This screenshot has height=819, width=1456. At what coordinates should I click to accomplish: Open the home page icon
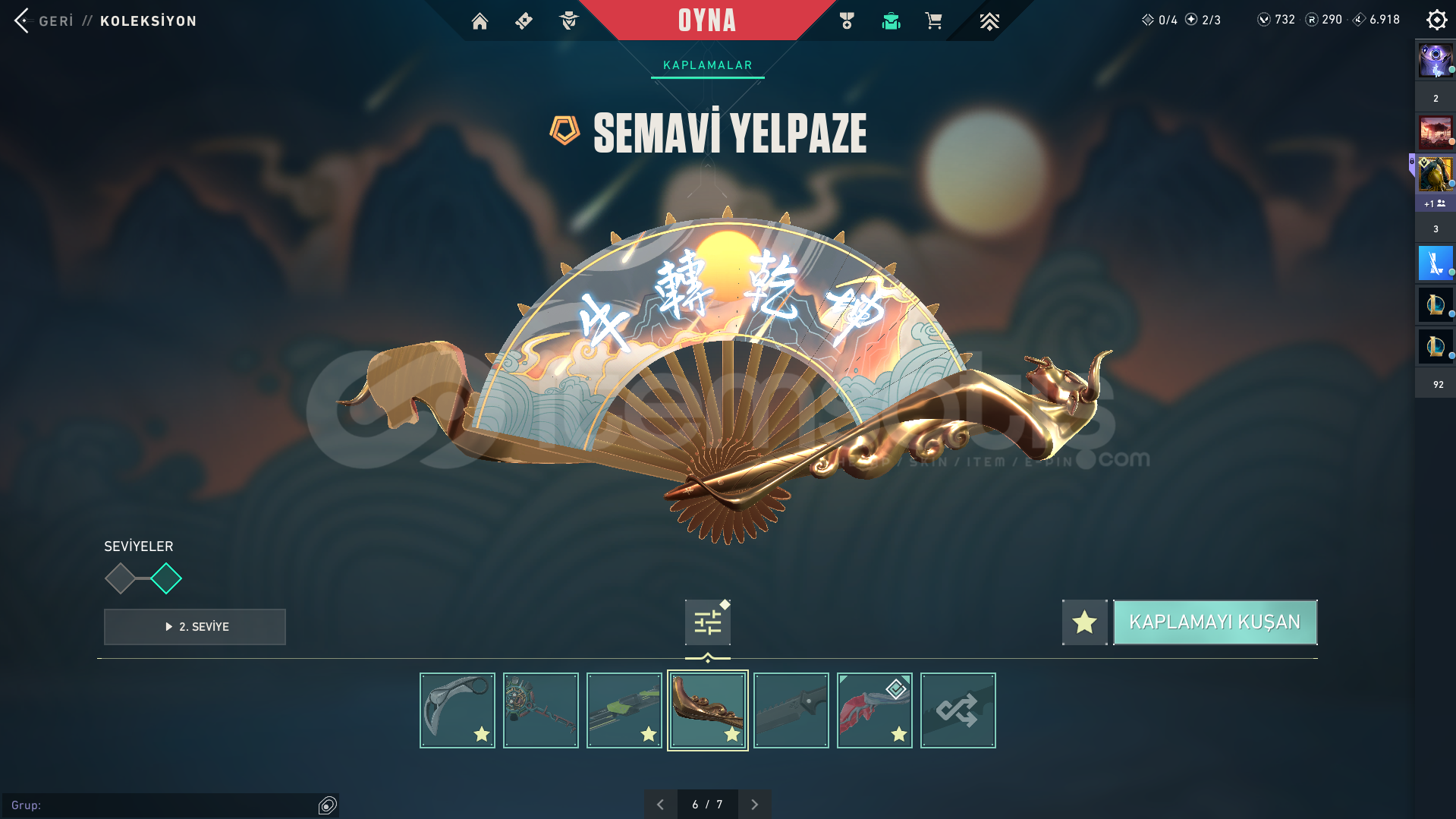[x=480, y=21]
